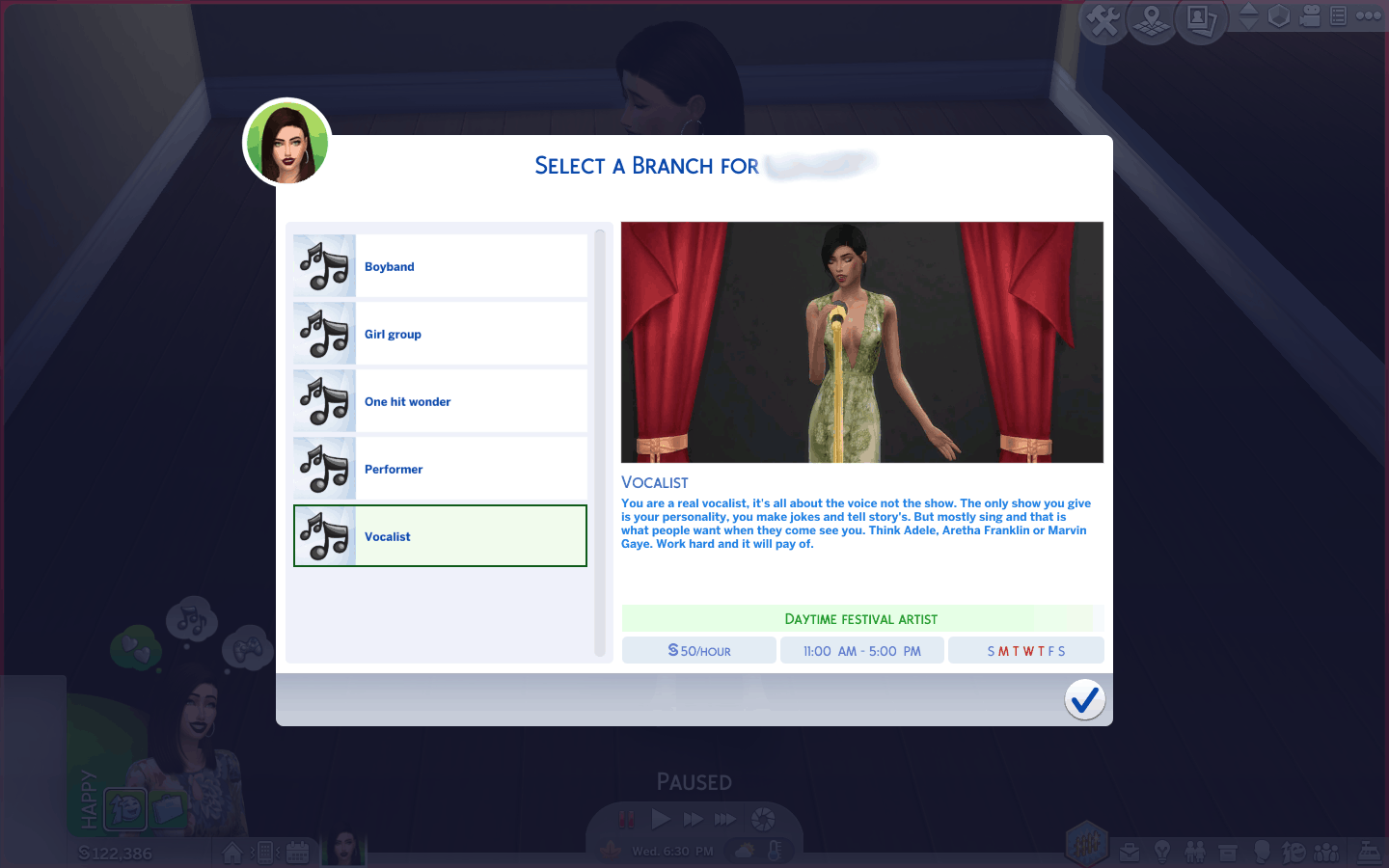Select the Boyband career branch
1389x868 pixels.
(x=440, y=266)
